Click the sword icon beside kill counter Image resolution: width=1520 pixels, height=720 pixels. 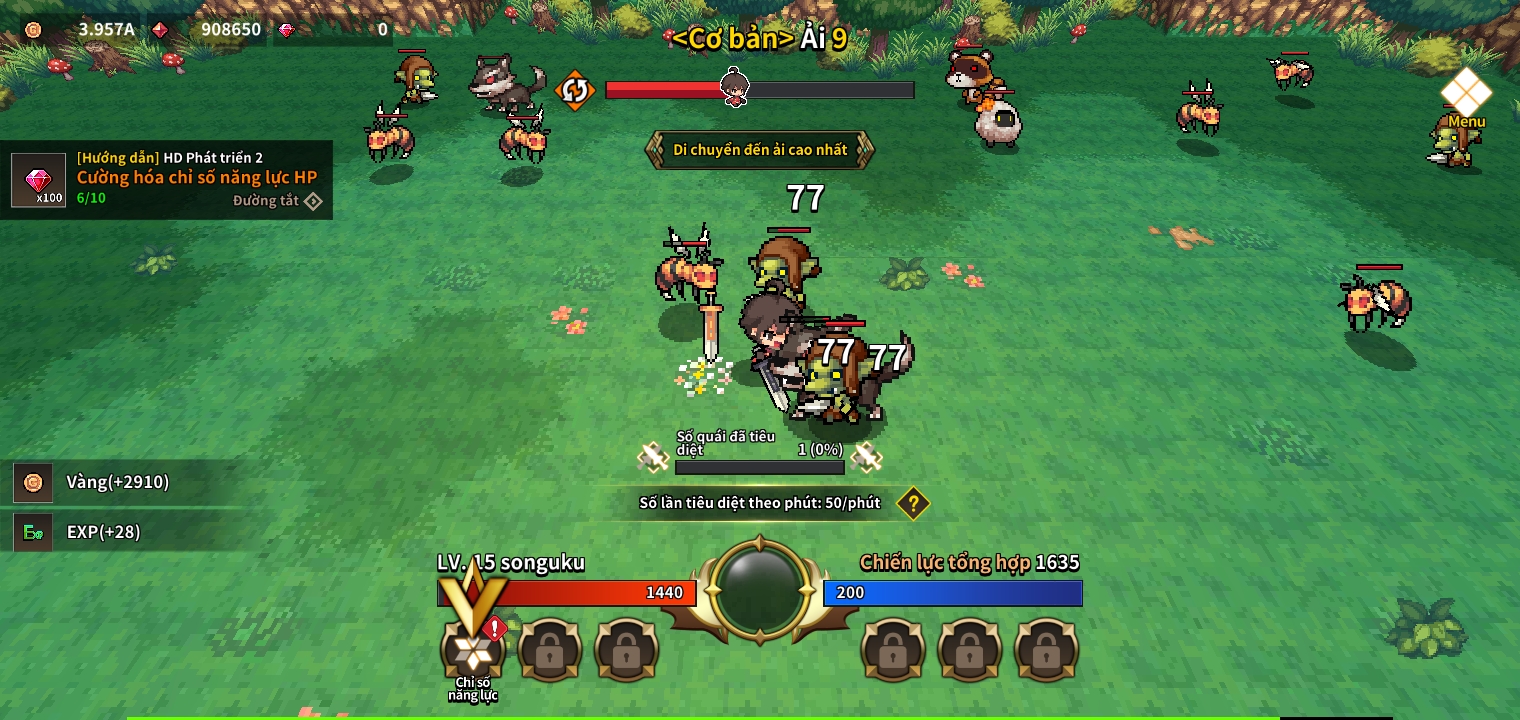[x=651, y=457]
